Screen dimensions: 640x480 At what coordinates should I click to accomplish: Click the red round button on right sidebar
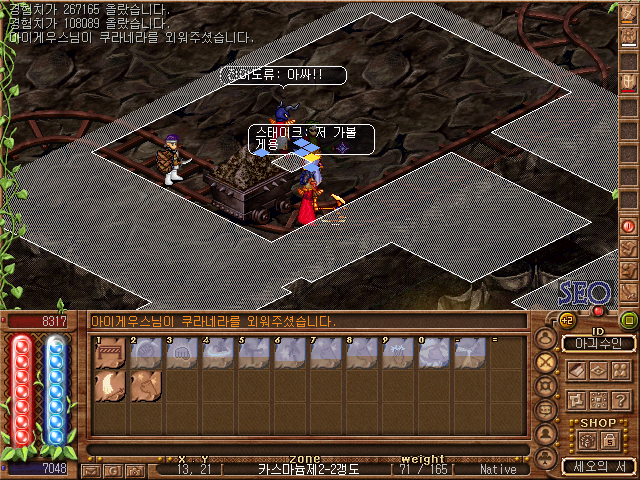click(x=628, y=226)
